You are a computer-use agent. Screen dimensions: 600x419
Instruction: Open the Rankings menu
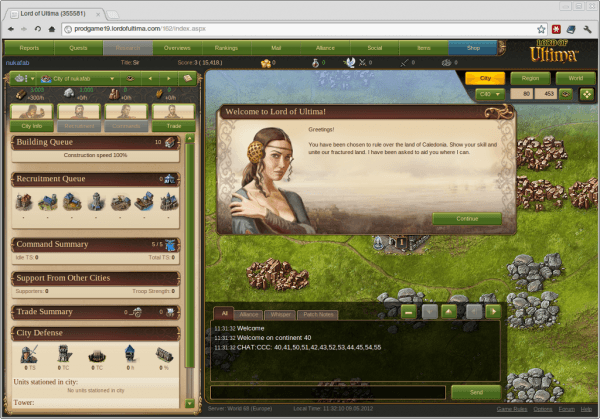[226, 47]
